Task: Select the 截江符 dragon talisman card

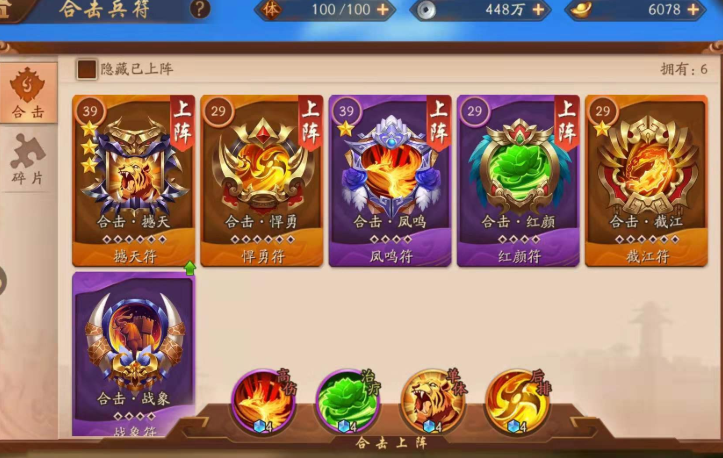Action: click(x=645, y=180)
